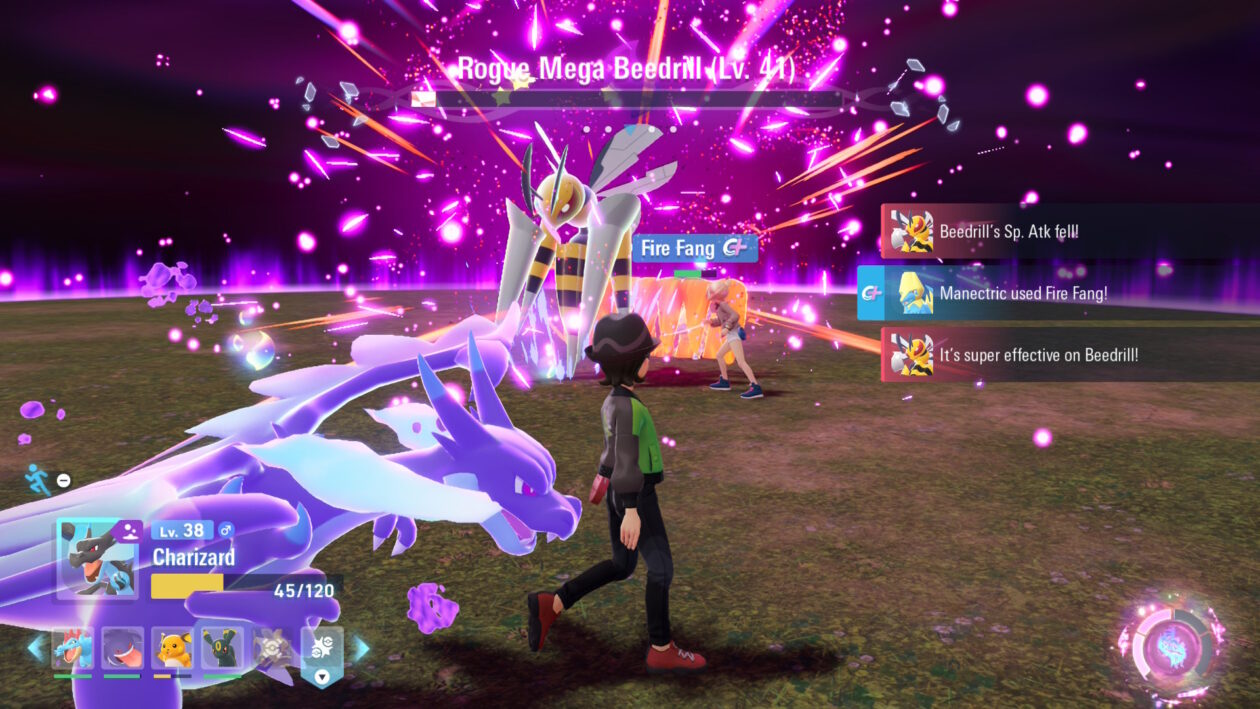This screenshot has height=709, width=1260.
Task: Select the active Charizard portrait
Action: (97, 558)
